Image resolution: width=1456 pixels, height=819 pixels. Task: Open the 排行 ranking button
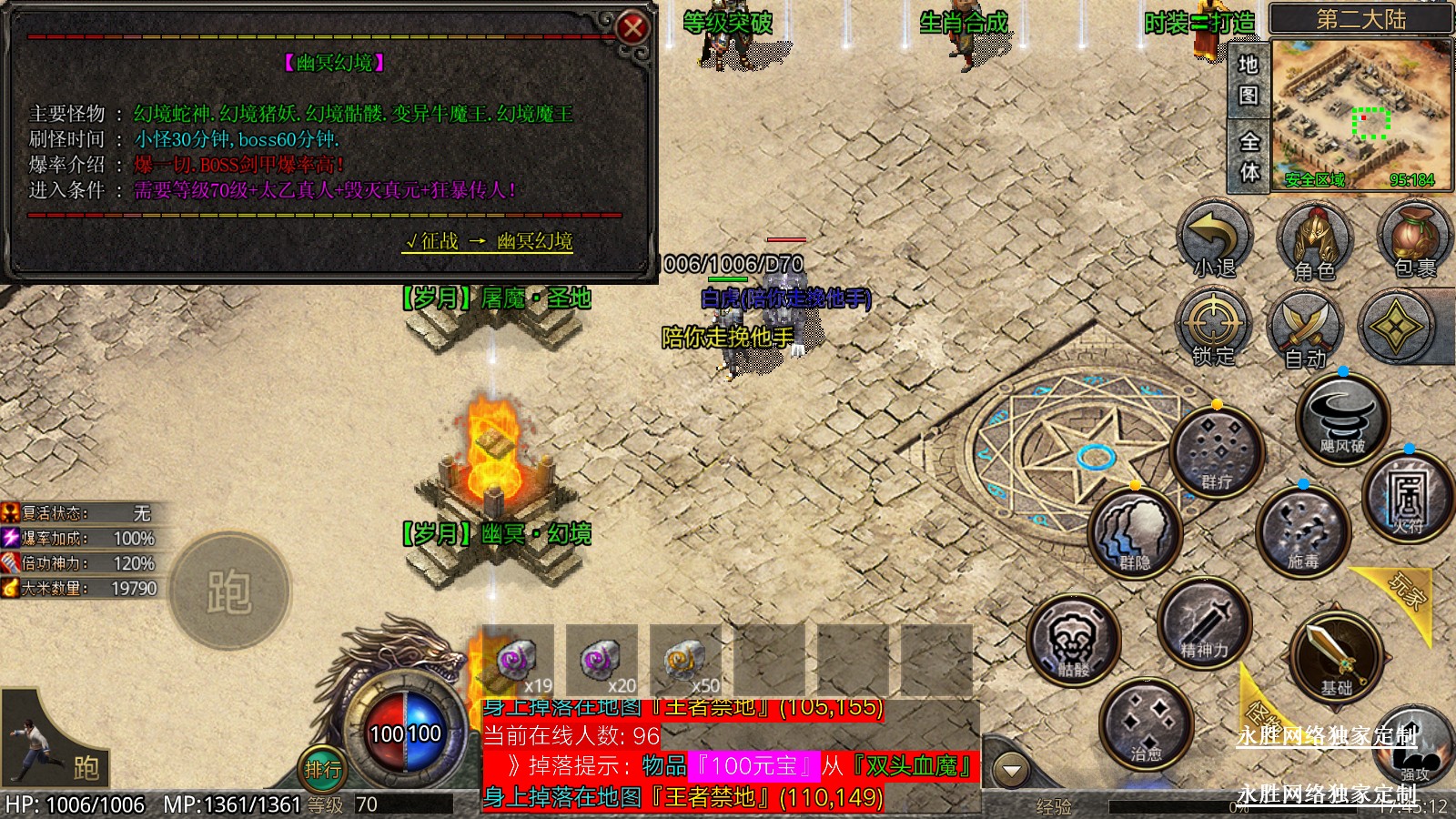click(x=323, y=770)
